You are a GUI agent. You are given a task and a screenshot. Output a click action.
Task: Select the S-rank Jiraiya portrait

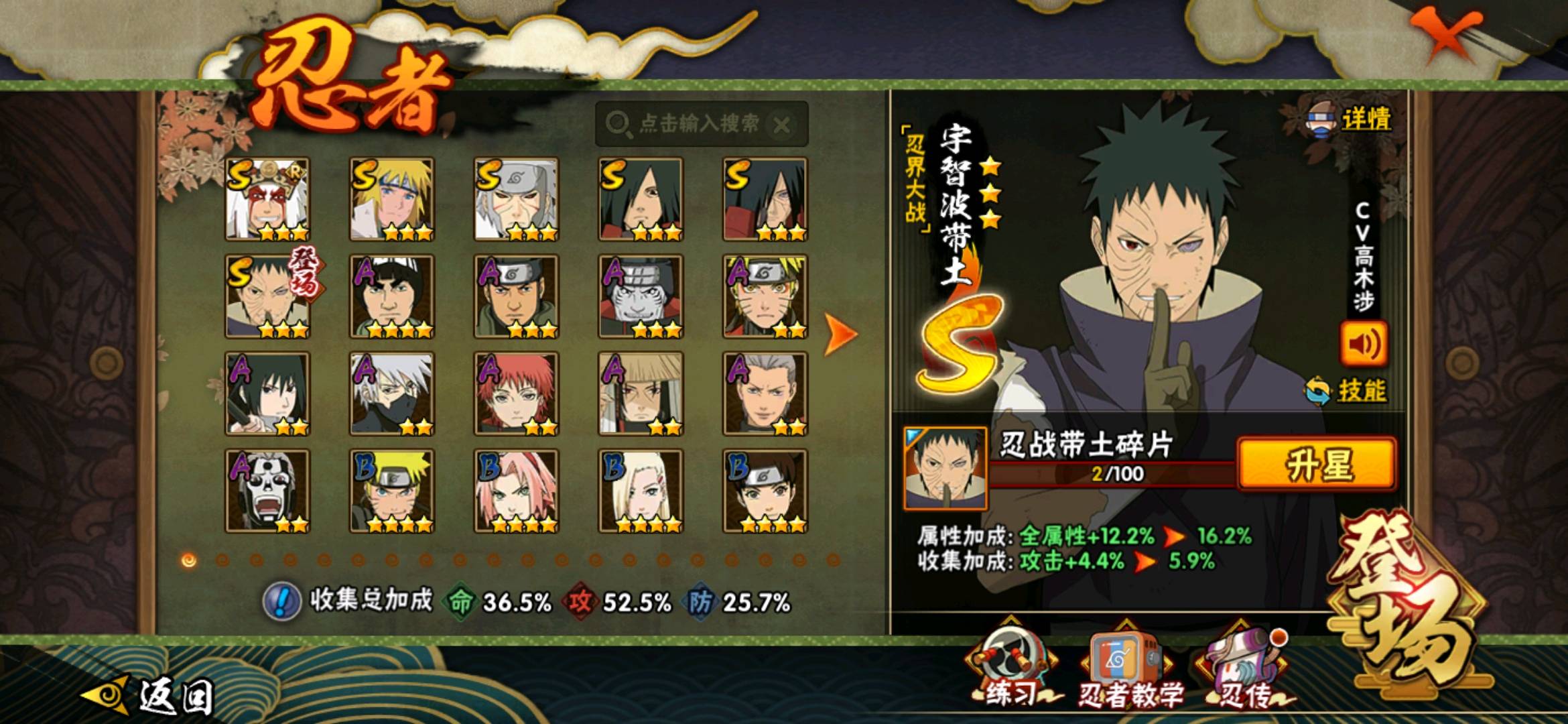click(x=267, y=199)
